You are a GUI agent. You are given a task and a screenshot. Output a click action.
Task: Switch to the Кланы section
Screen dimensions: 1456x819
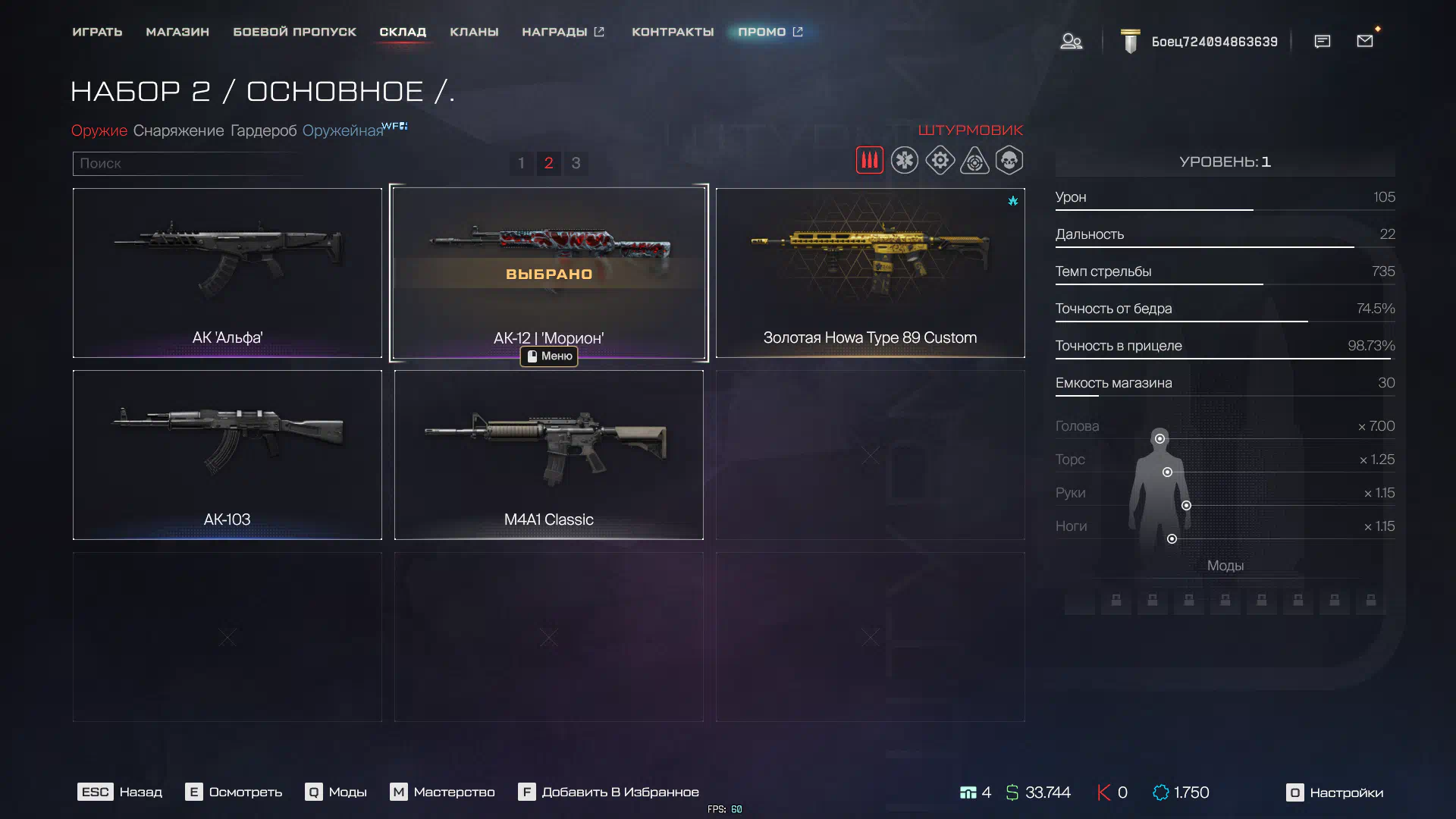[x=474, y=32]
